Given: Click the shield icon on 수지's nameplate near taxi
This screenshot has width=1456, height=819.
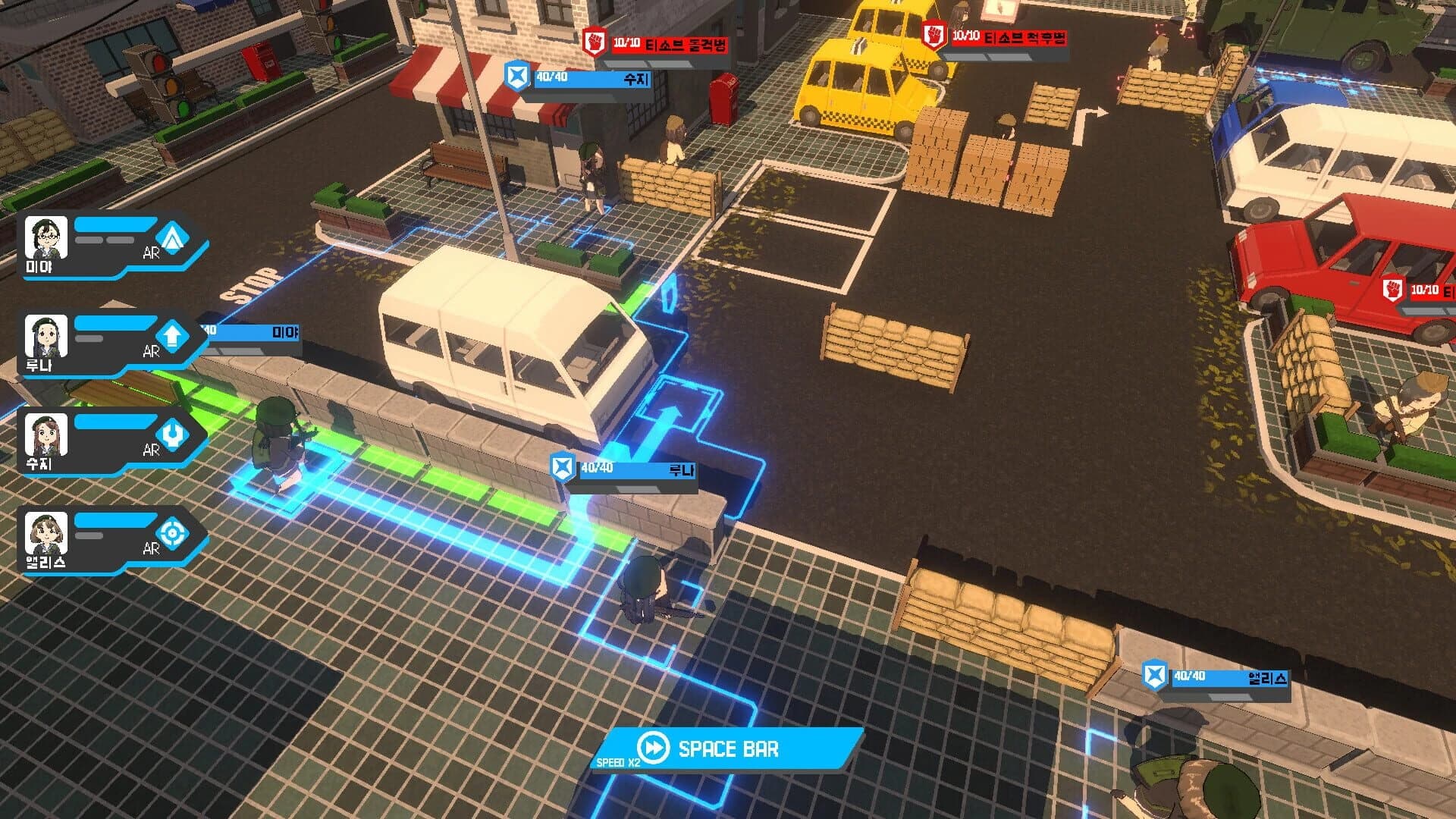Looking at the screenshot, I should click(x=516, y=76).
